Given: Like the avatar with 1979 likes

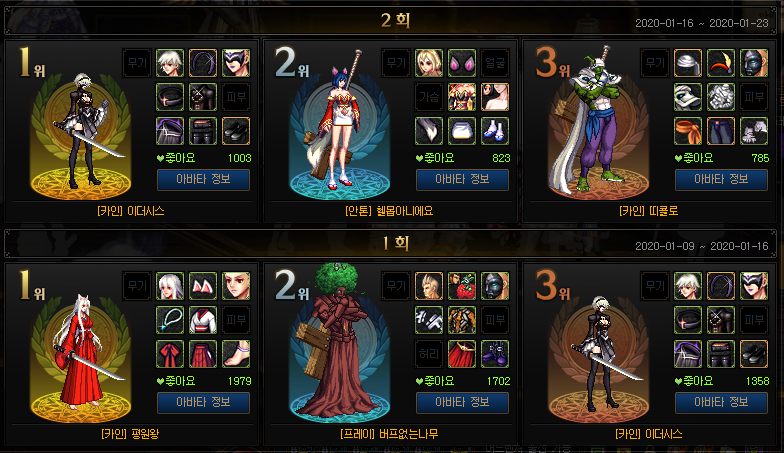Looking at the screenshot, I should 180,380.
